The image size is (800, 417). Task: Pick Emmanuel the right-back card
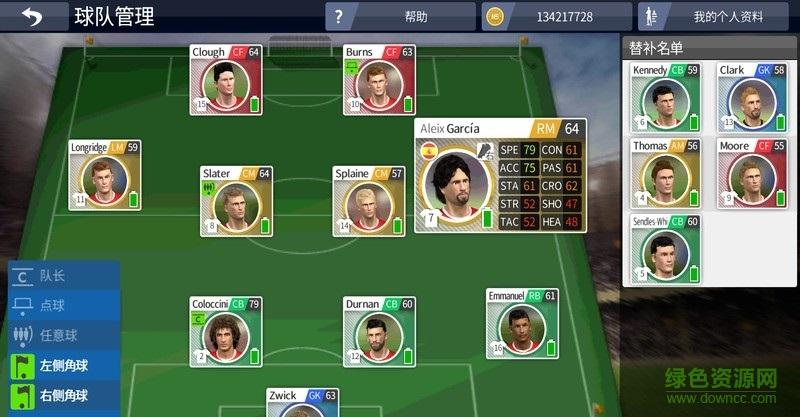pos(521,323)
